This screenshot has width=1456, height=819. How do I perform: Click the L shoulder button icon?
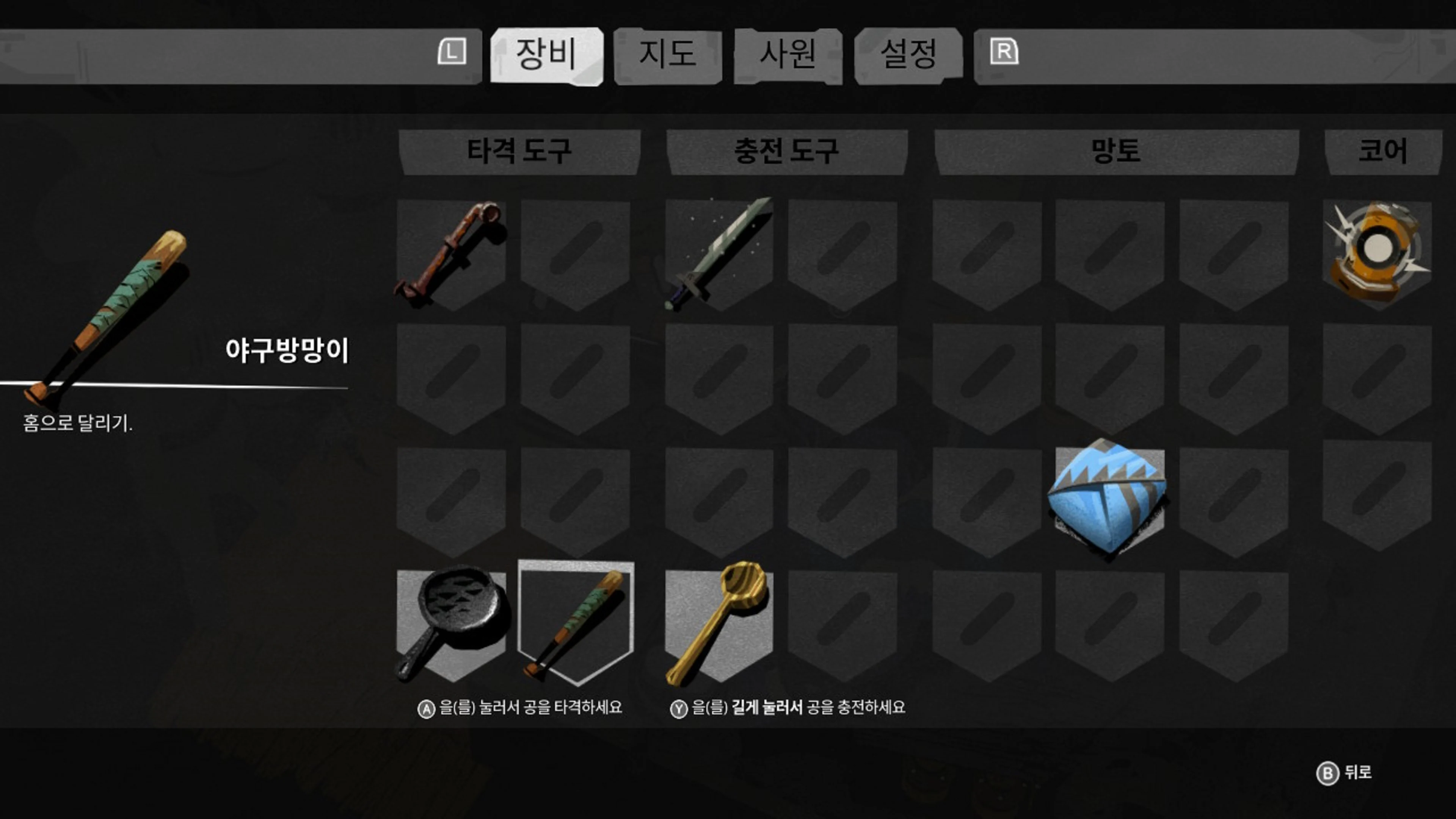pos(452,53)
